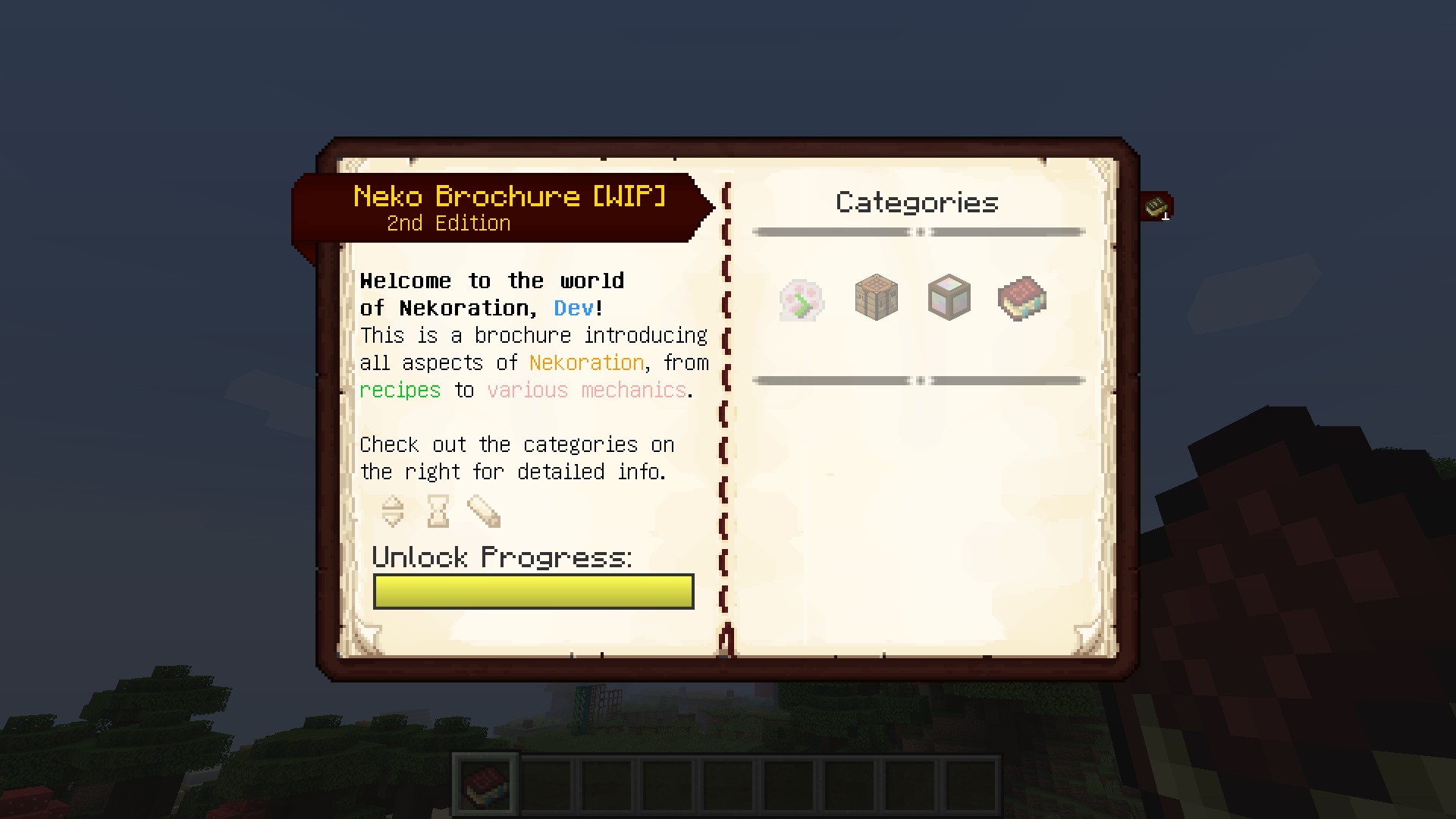This screenshot has width=1456, height=819.
Task: Select the iridescent glass block category
Action: [949, 297]
